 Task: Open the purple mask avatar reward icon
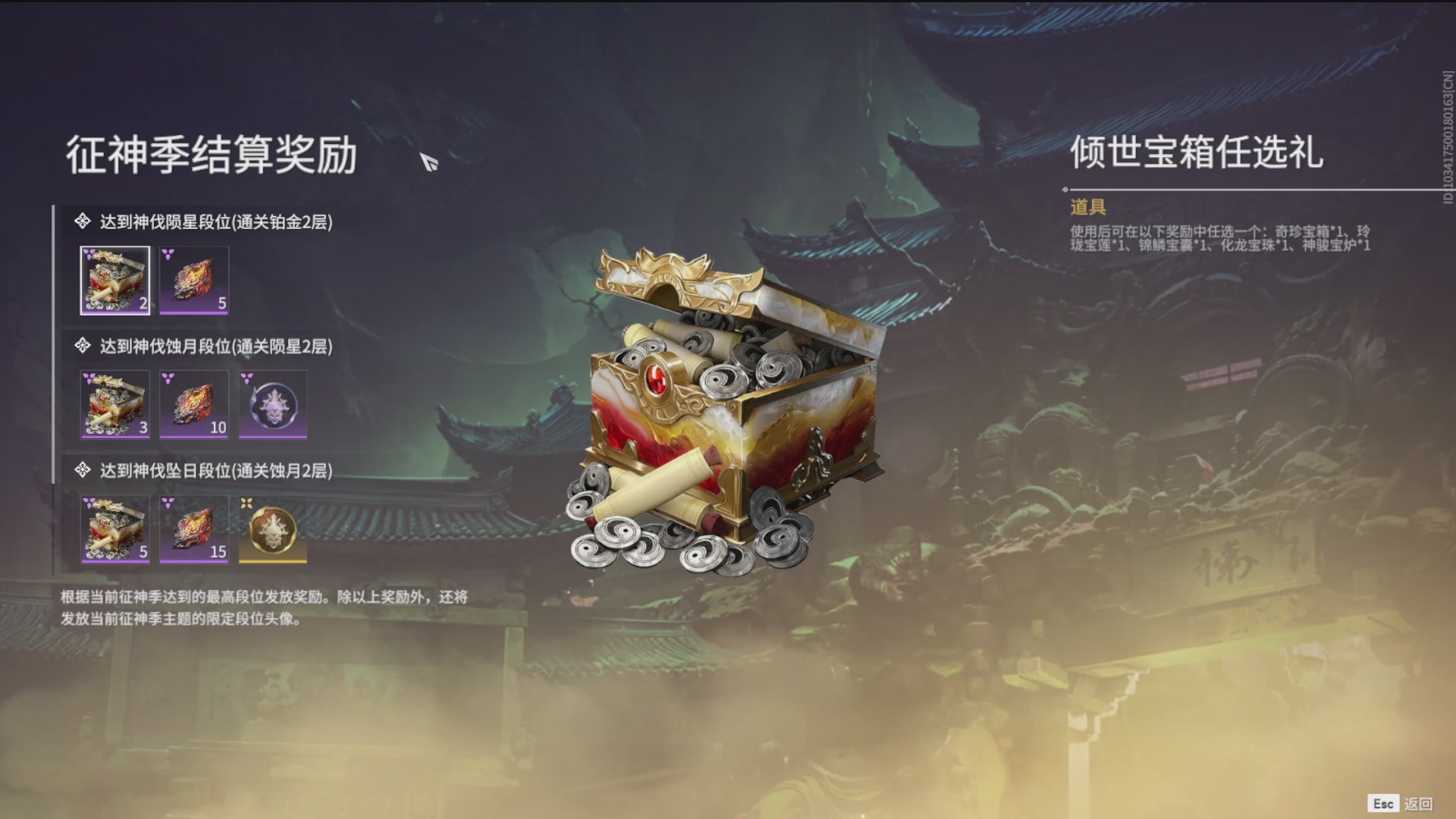tap(273, 406)
